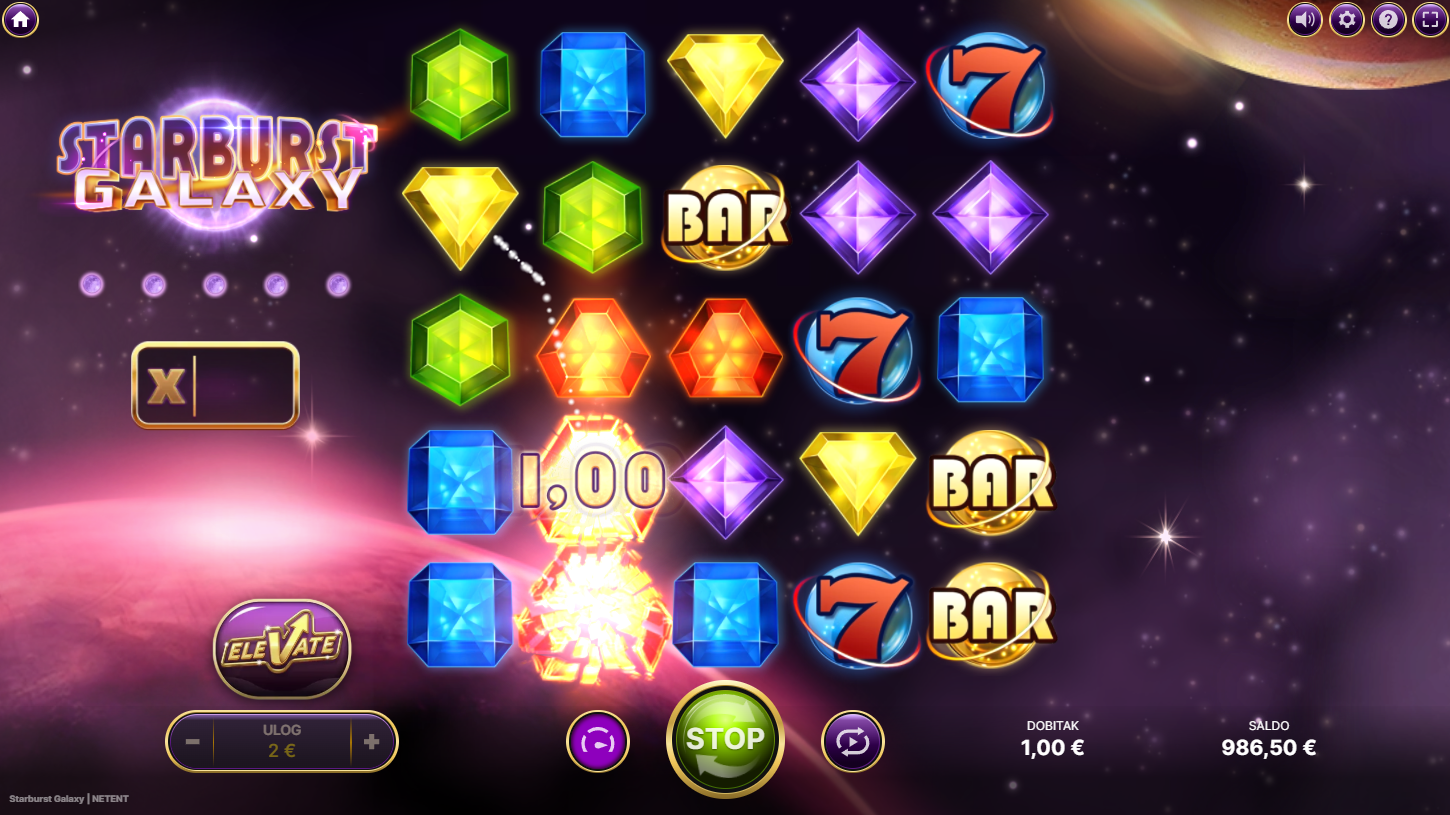Enter fullscreen mode

(x=1430, y=19)
